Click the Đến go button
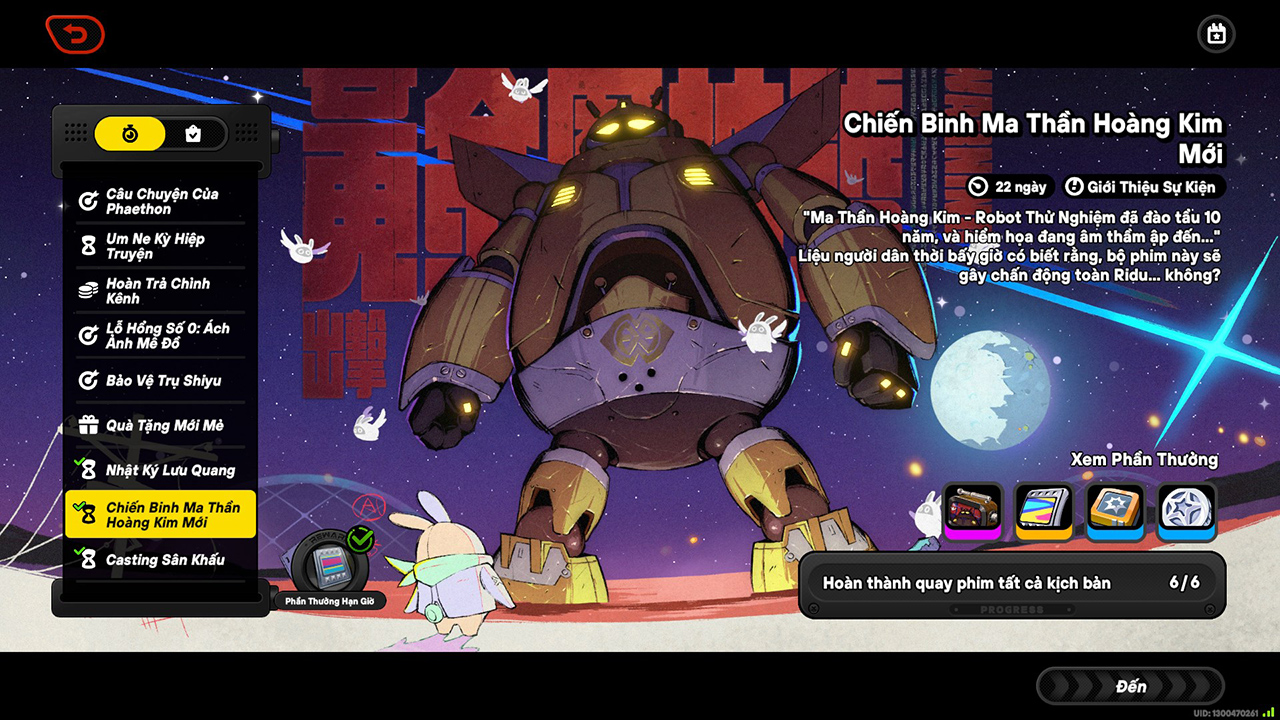 tap(1131, 686)
